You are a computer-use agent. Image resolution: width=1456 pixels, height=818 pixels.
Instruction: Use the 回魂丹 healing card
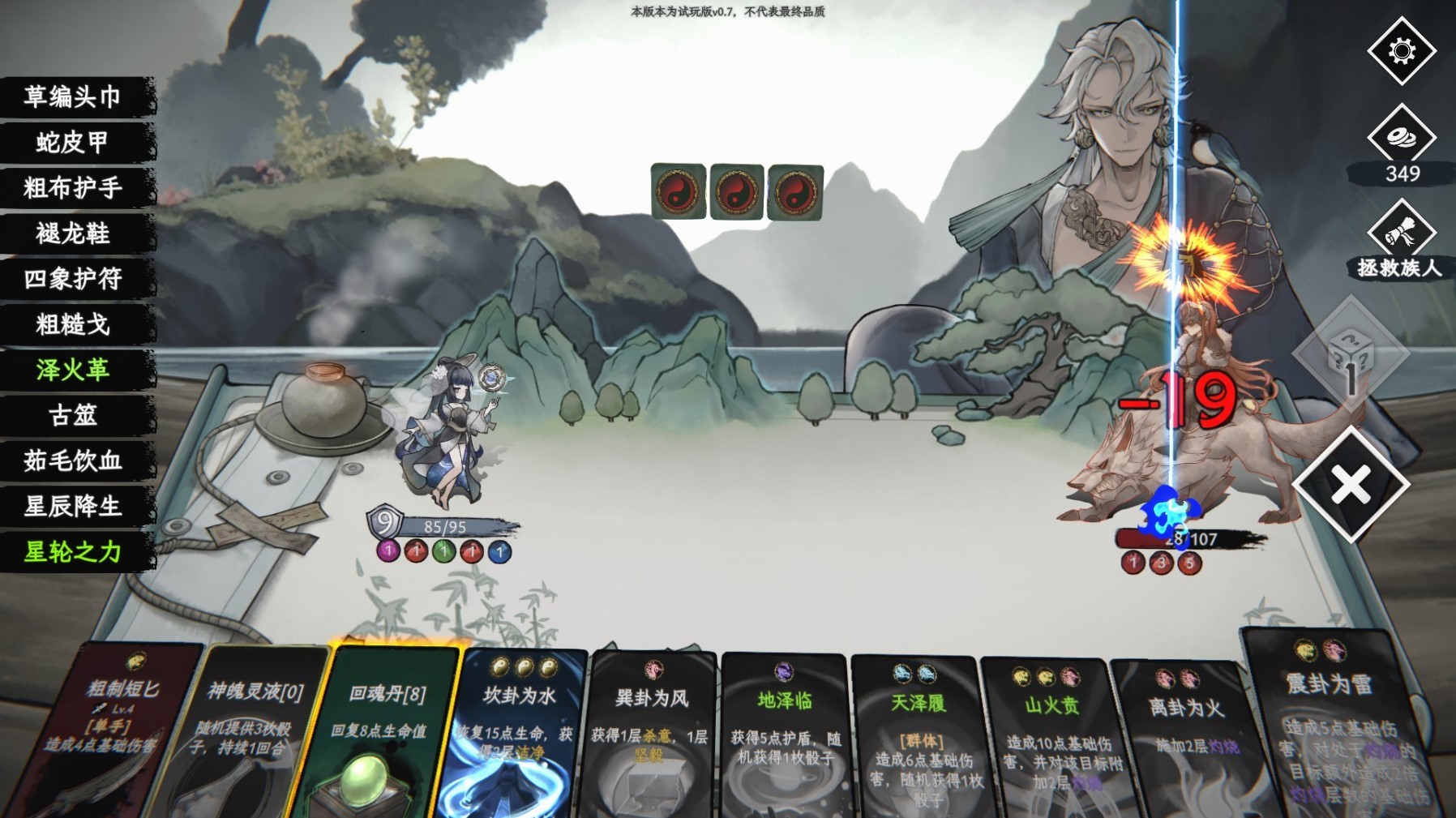(x=388, y=730)
